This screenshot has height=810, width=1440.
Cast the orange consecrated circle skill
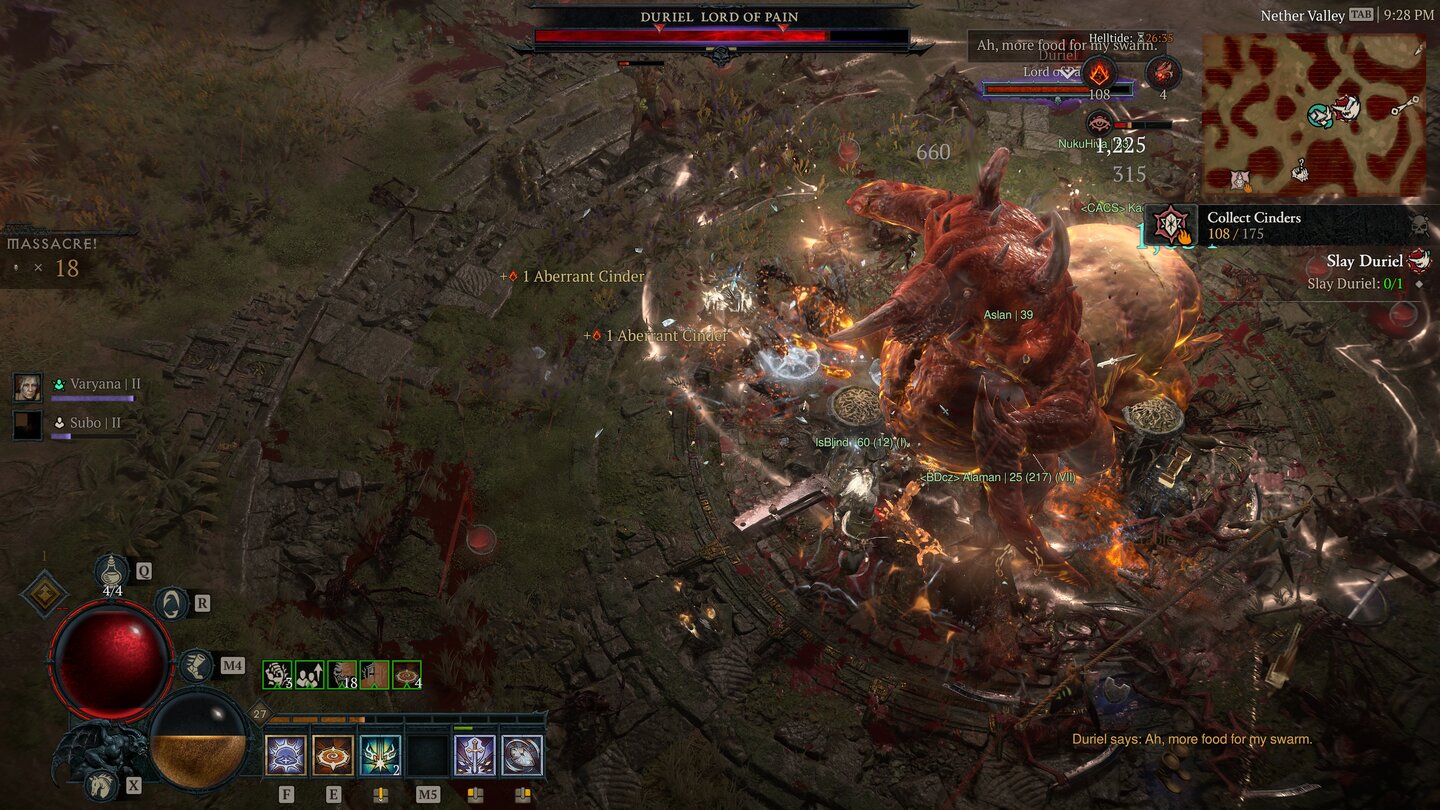click(x=333, y=755)
